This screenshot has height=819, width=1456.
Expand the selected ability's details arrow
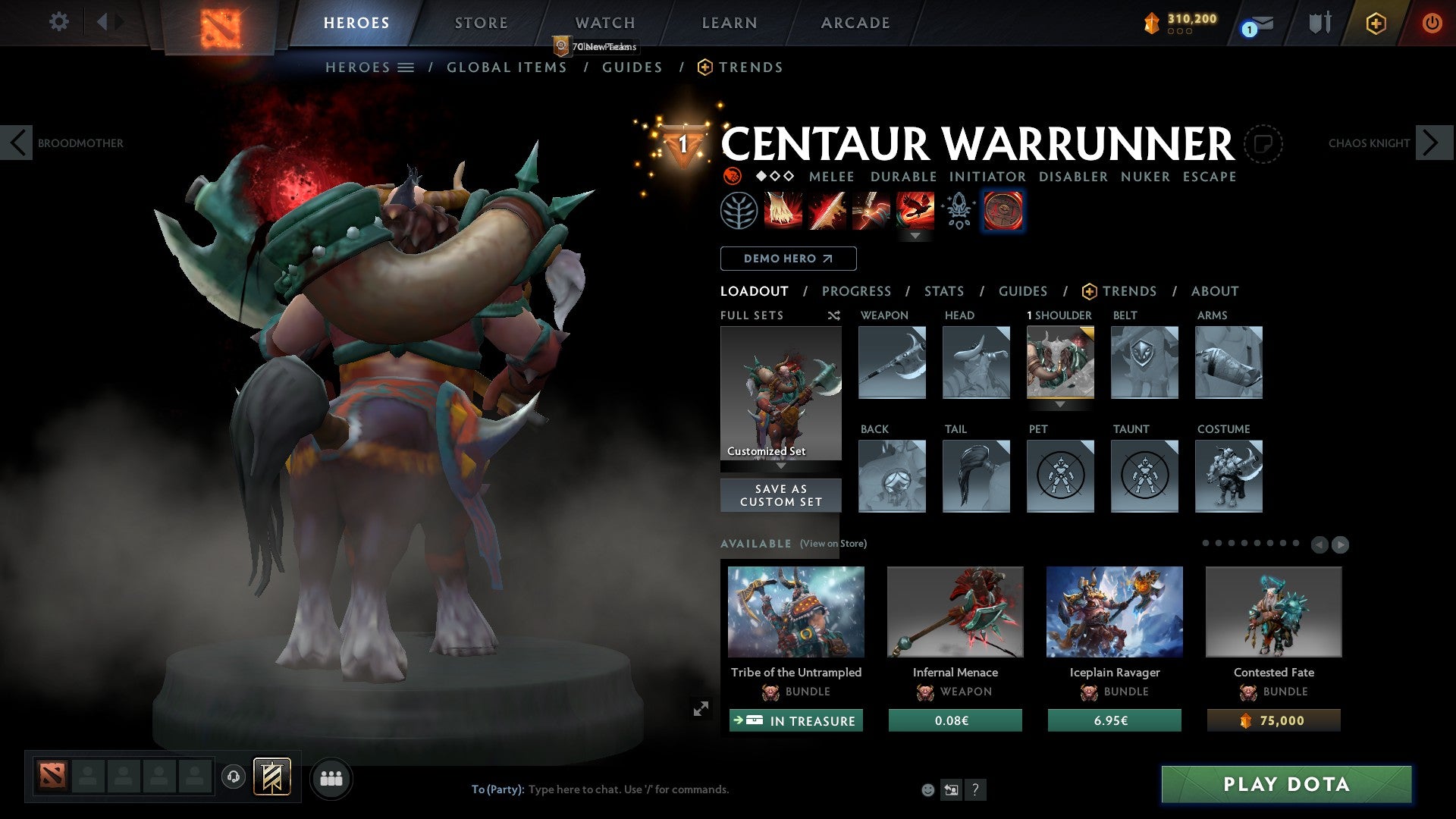click(x=915, y=235)
